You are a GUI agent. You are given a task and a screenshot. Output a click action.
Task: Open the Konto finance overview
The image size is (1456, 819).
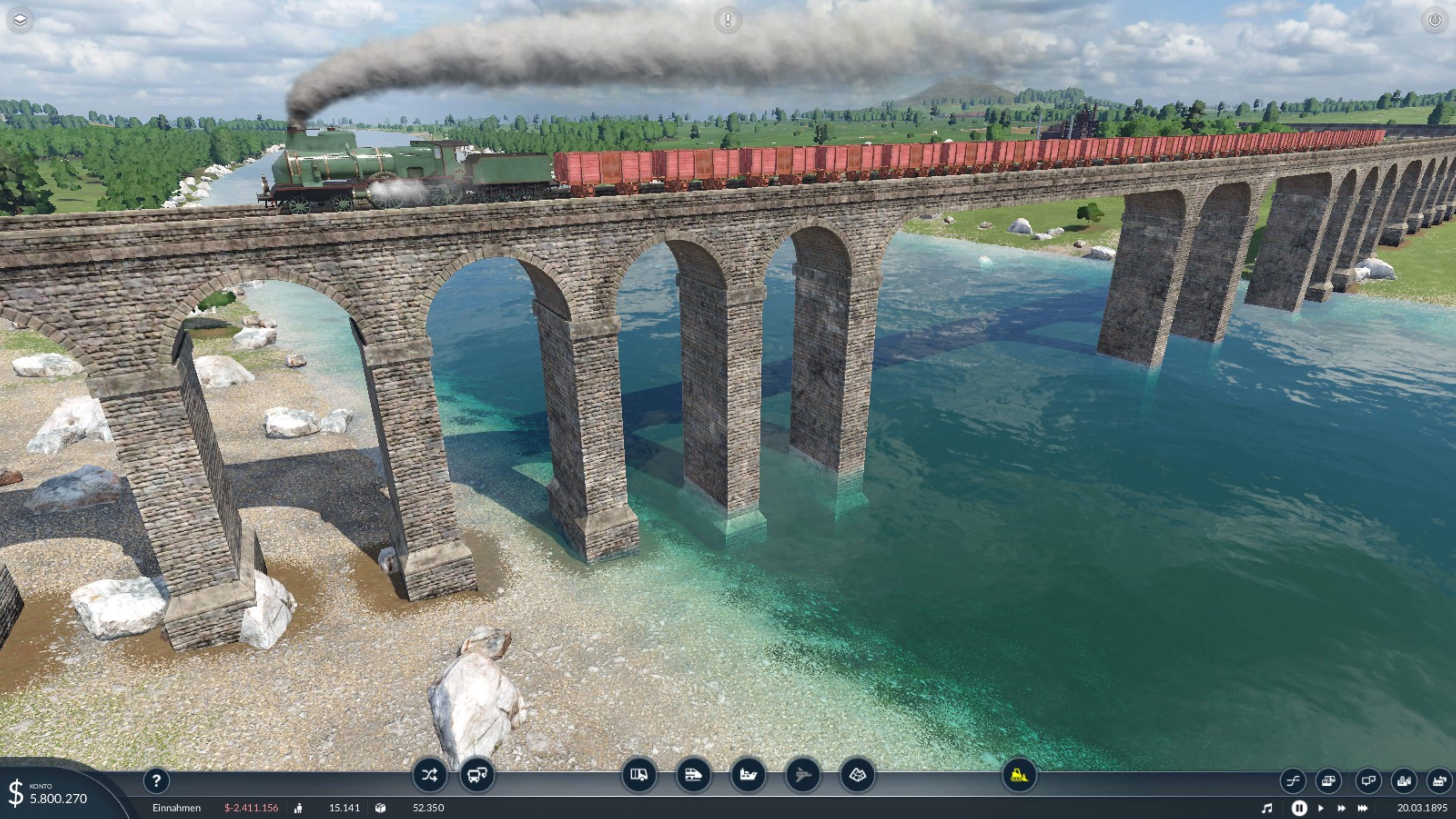point(51,794)
